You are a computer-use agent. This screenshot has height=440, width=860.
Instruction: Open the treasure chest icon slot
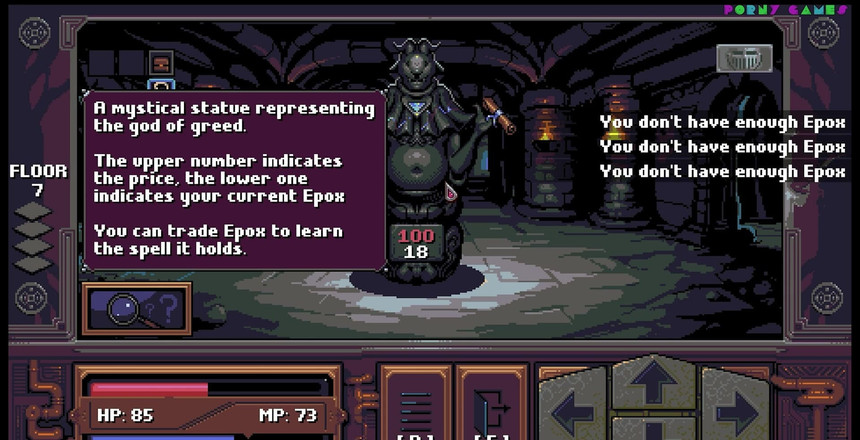tap(161, 65)
